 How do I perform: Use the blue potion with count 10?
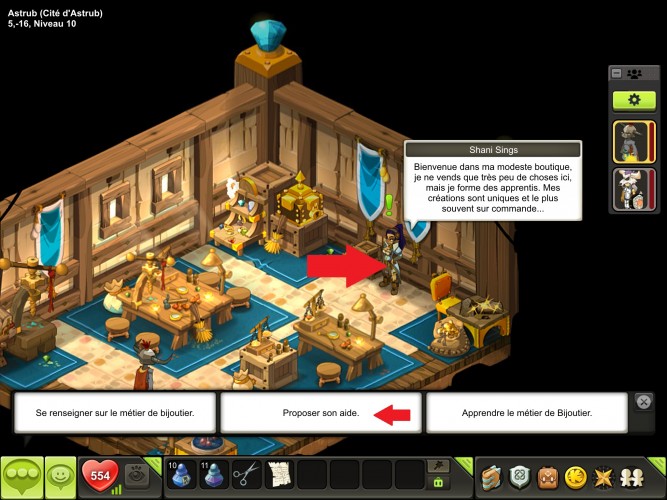point(181,475)
